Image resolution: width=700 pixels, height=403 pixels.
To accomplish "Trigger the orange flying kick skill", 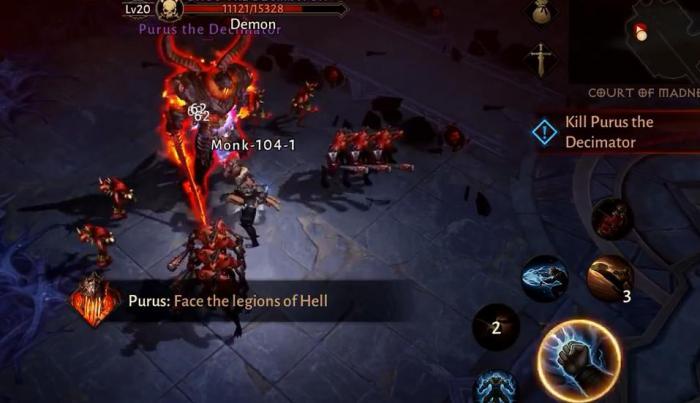I will point(609,277).
